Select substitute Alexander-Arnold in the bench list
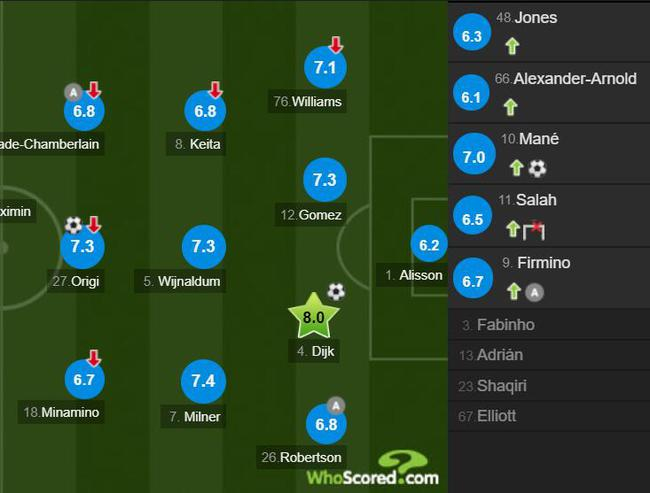This screenshot has width=650, height=493. 548,92
